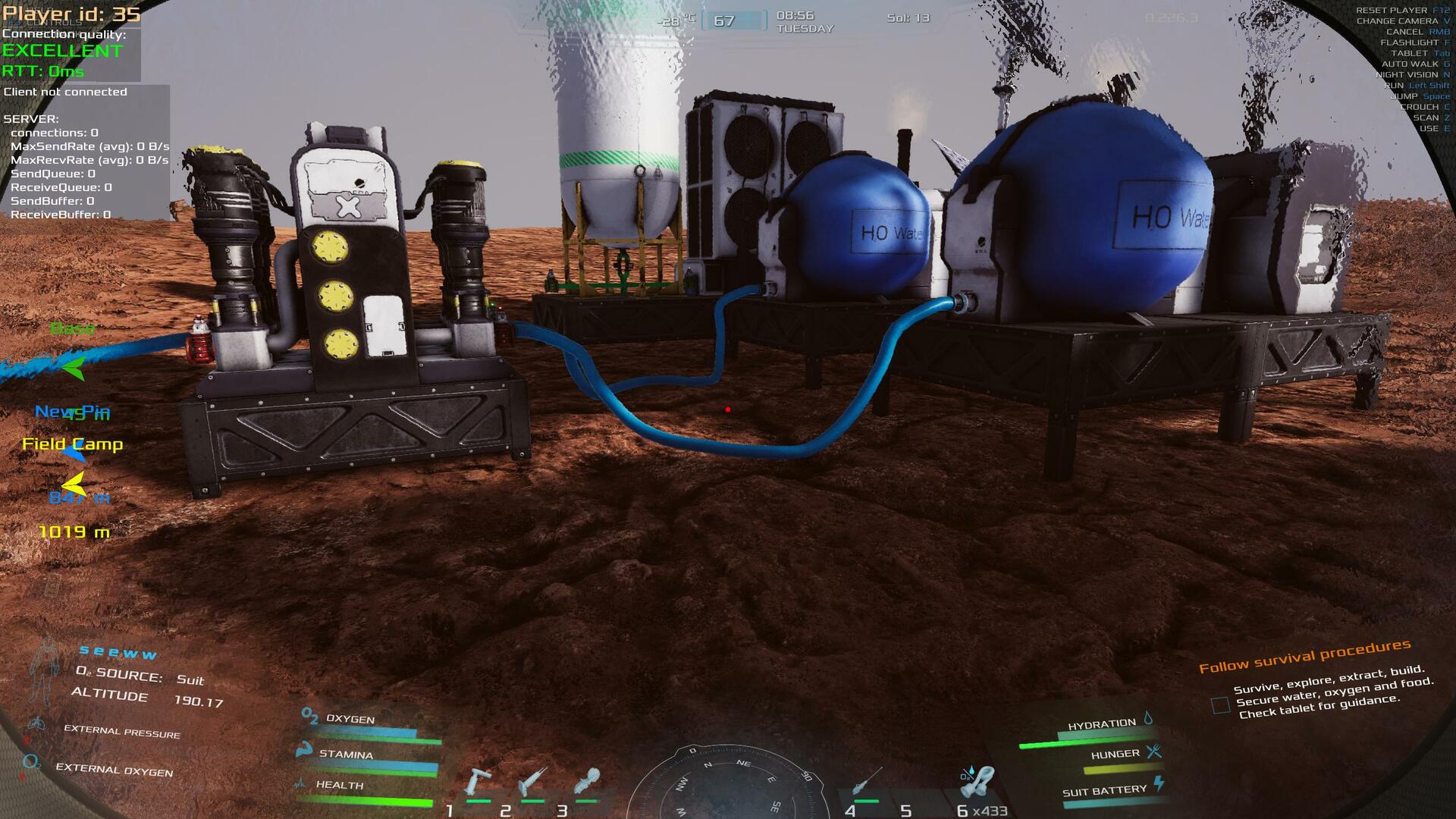Click the blue New Pin waypoint label
Image resolution: width=1456 pixels, height=819 pixels.
[x=72, y=412]
